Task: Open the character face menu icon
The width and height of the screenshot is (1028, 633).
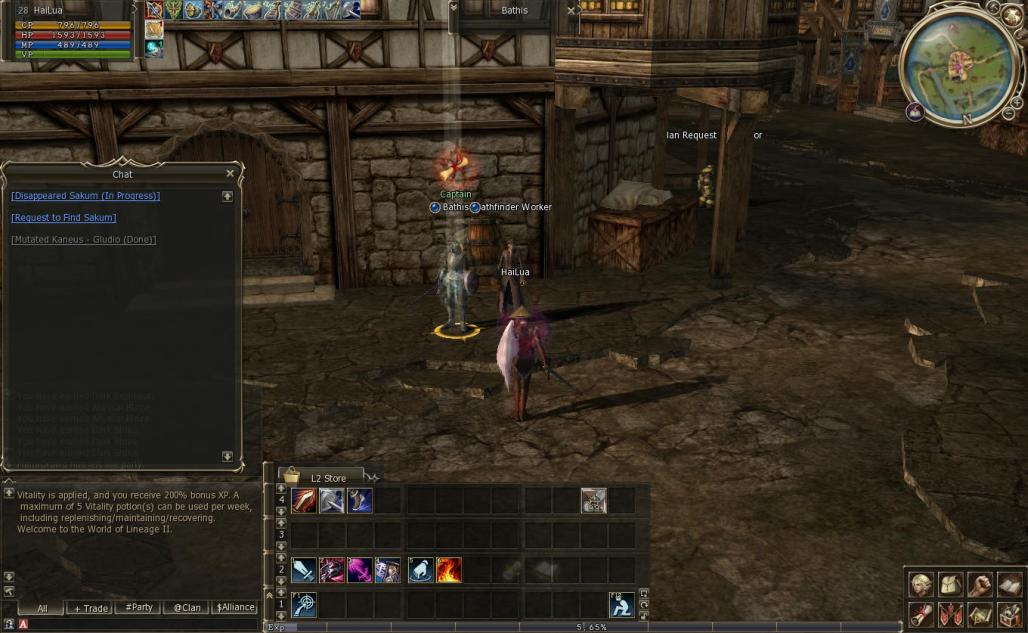Action: [x=921, y=585]
